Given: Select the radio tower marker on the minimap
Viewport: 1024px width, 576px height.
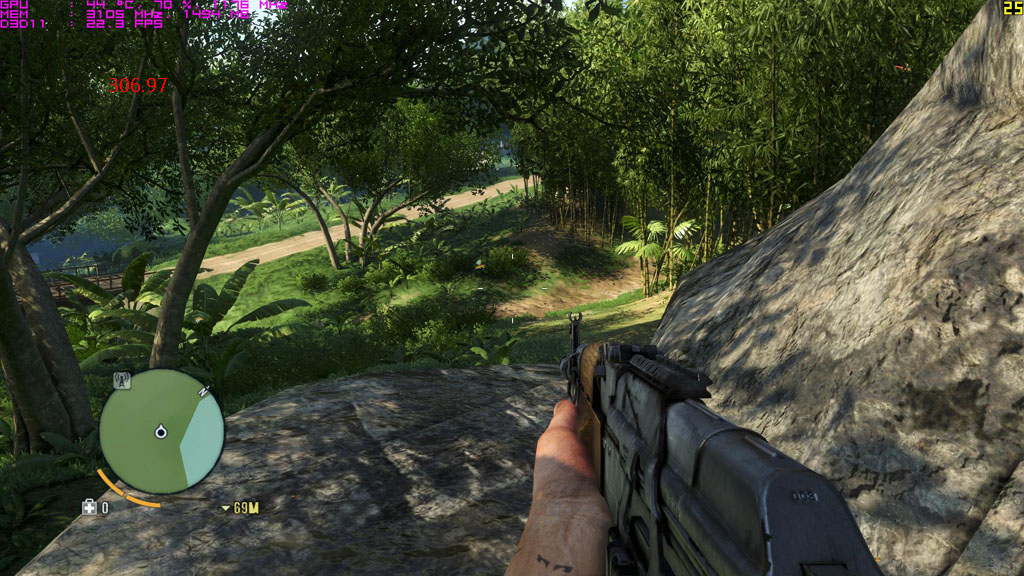Looking at the screenshot, I should coord(122,380).
